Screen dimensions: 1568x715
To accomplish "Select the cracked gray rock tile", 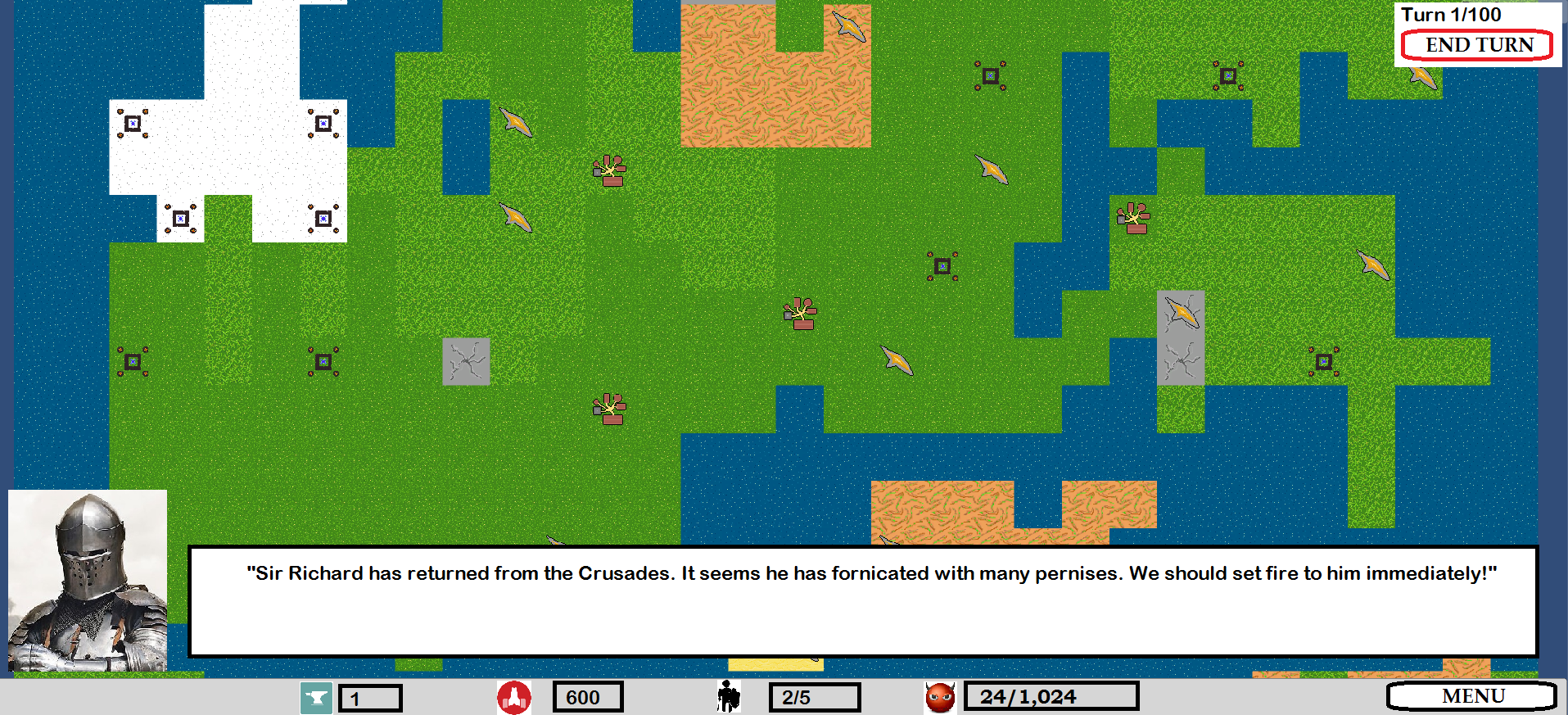I will [465, 361].
